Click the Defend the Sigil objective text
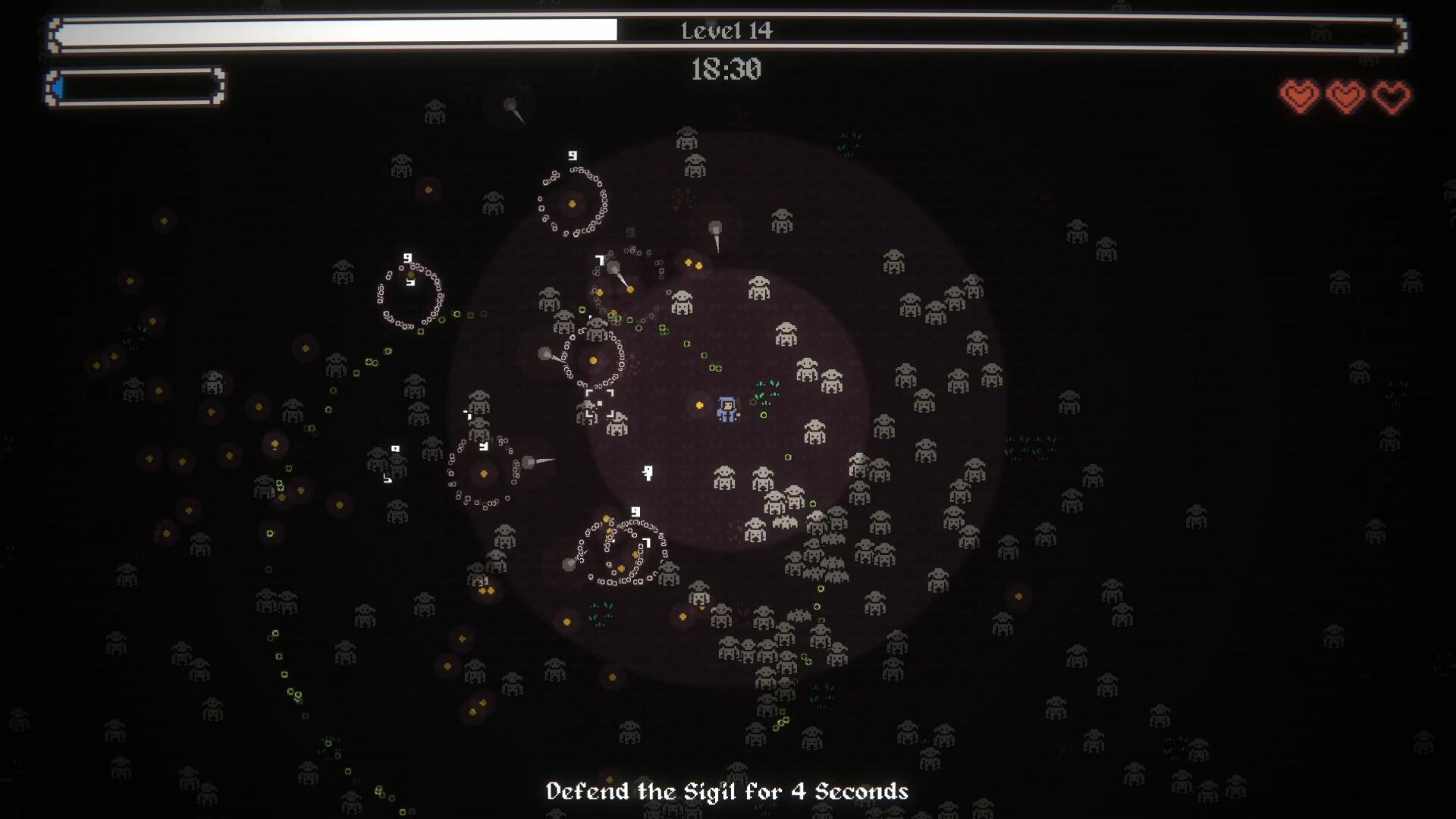 coord(727,791)
